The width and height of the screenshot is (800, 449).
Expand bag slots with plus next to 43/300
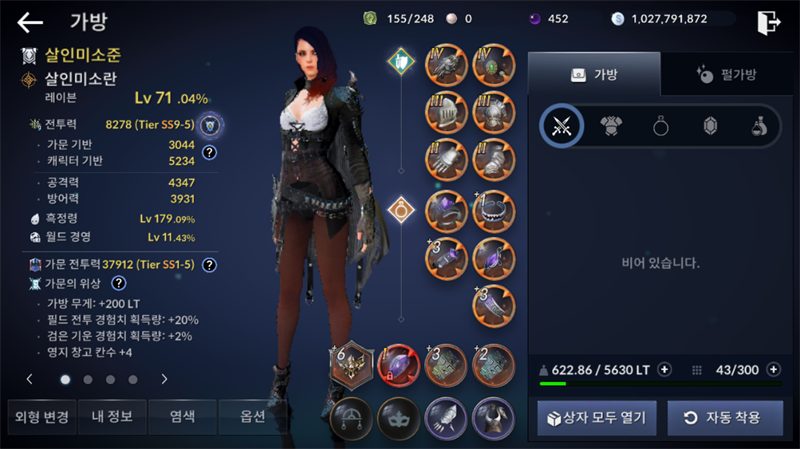[x=773, y=369]
